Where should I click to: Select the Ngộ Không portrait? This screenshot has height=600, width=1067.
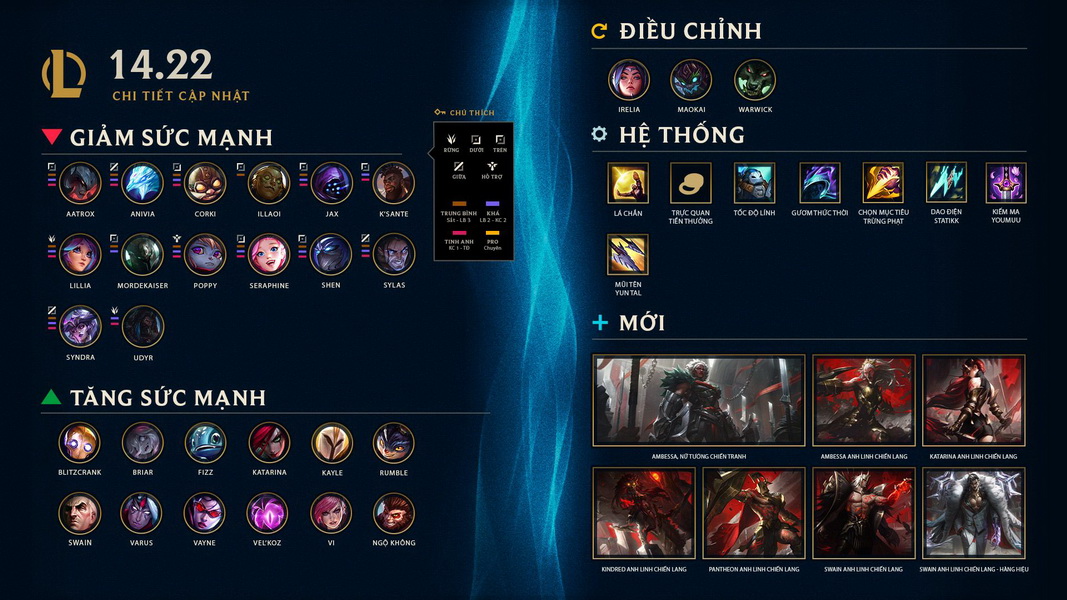coord(394,513)
